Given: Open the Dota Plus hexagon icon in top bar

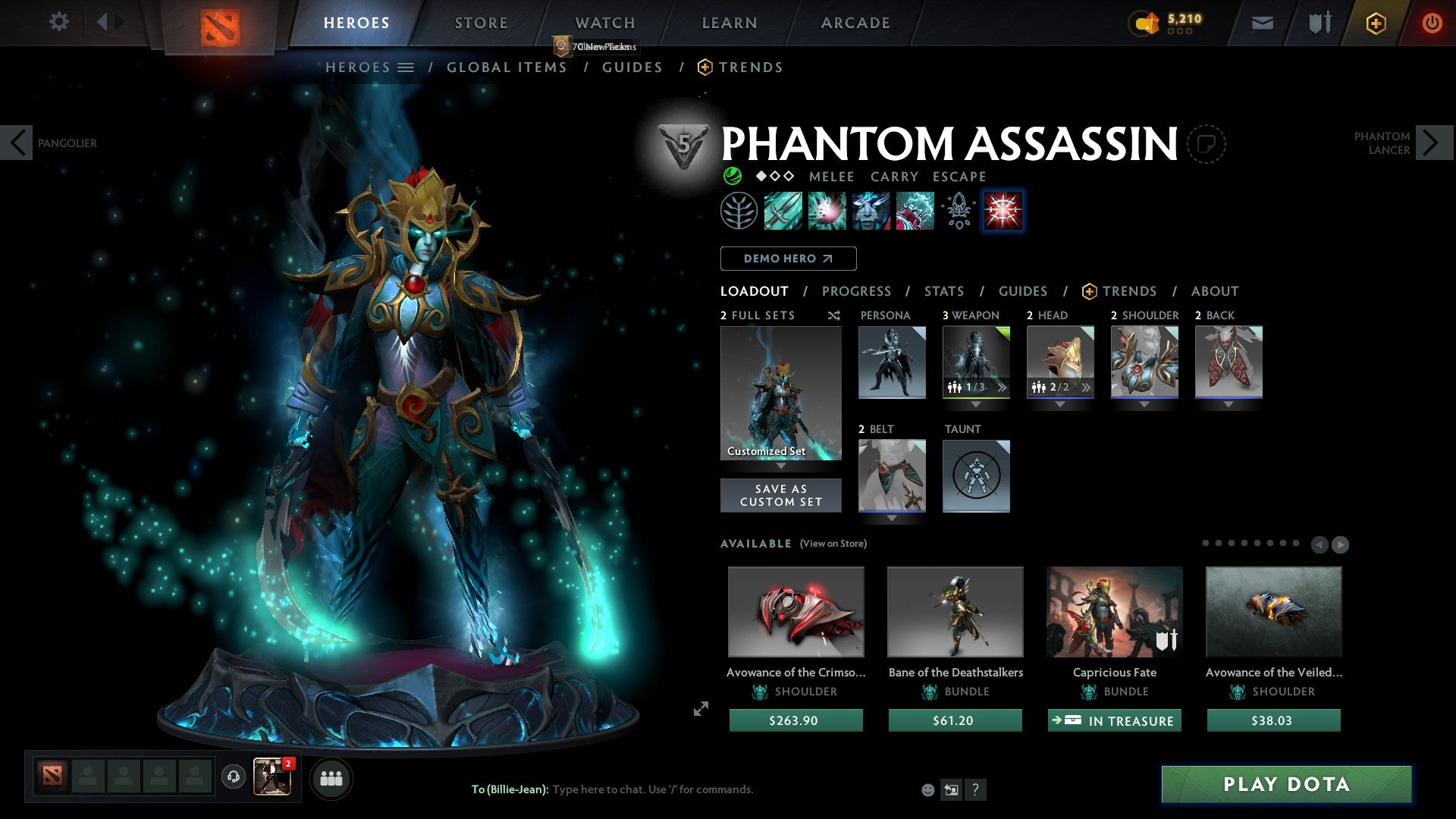Looking at the screenshot, I should point(1375,23).
